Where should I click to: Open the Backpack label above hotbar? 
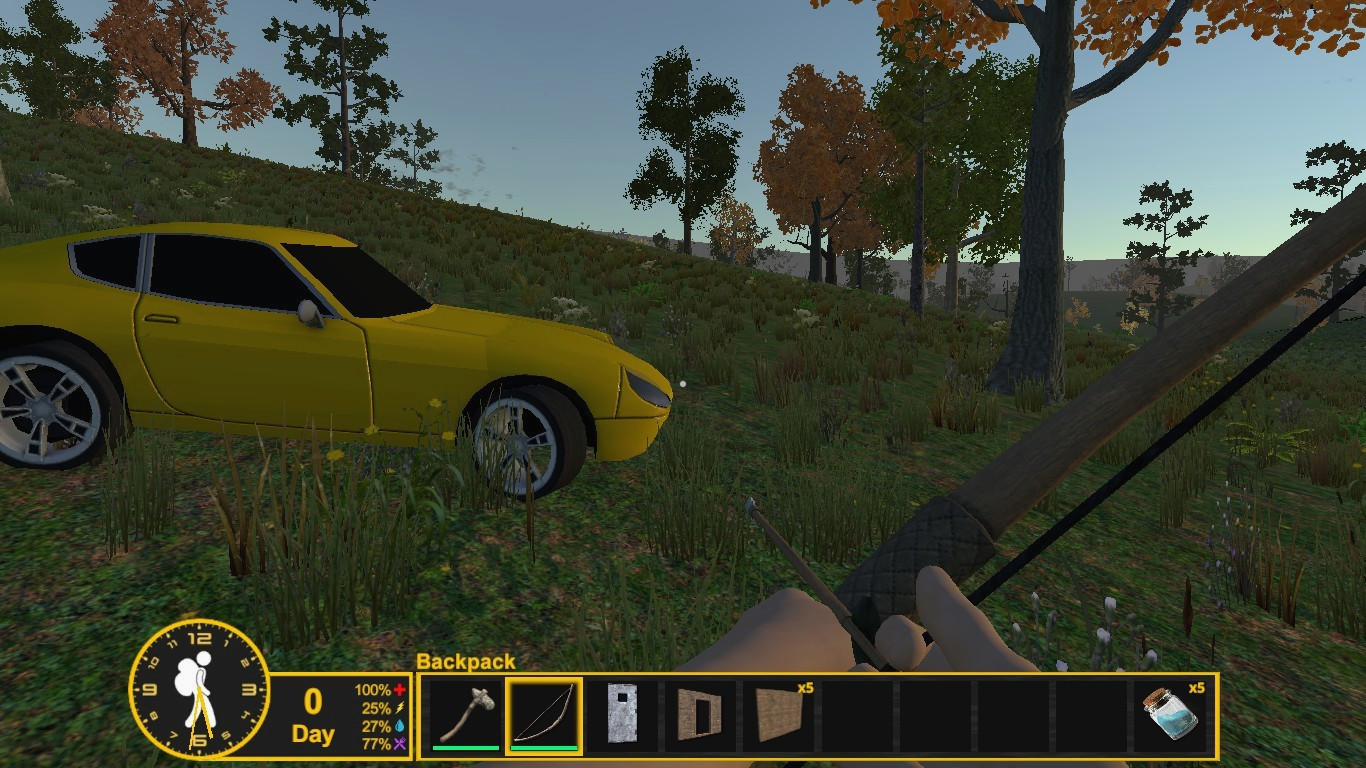466,661
